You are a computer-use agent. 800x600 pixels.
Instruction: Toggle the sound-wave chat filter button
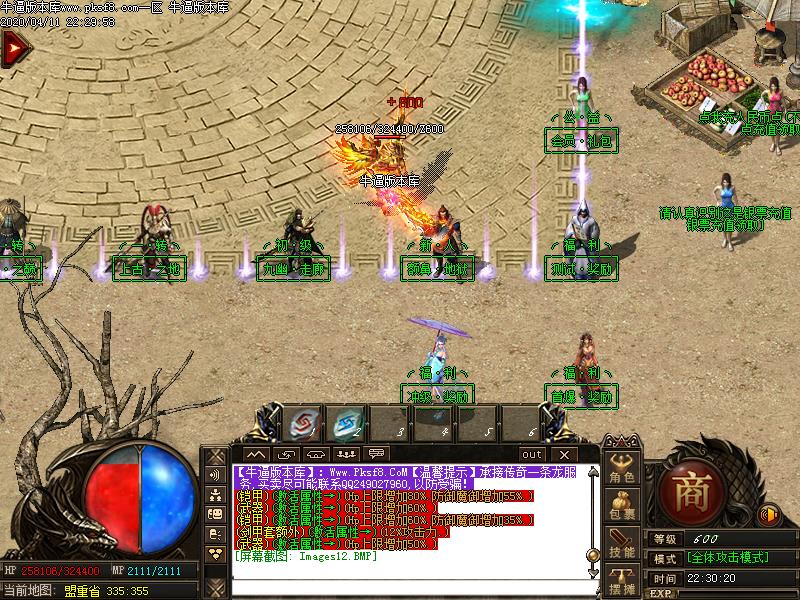tap(215, 475)
